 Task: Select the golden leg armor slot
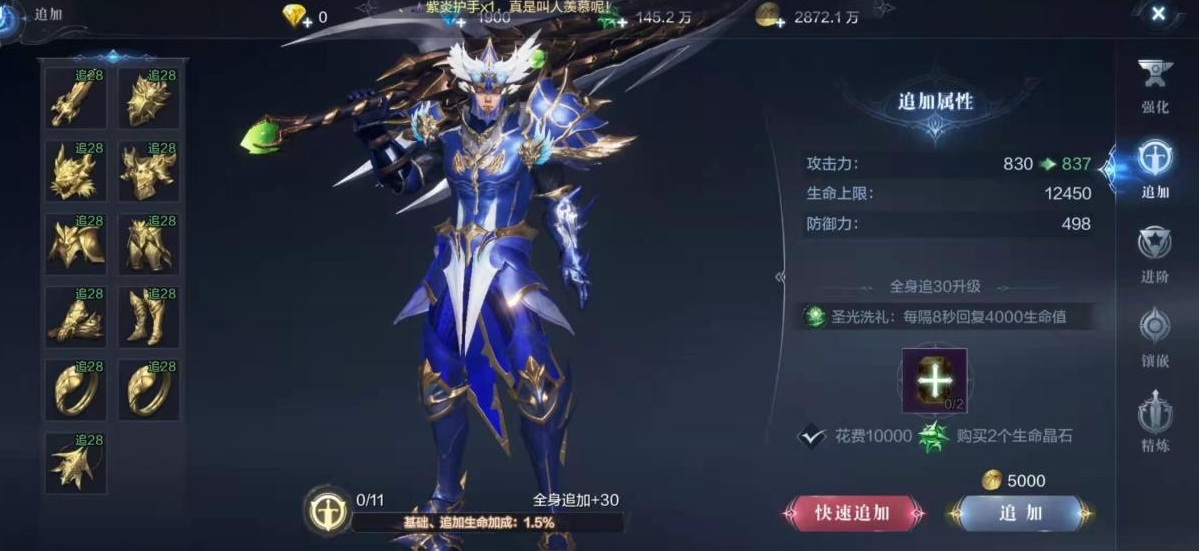coord(148,245)
